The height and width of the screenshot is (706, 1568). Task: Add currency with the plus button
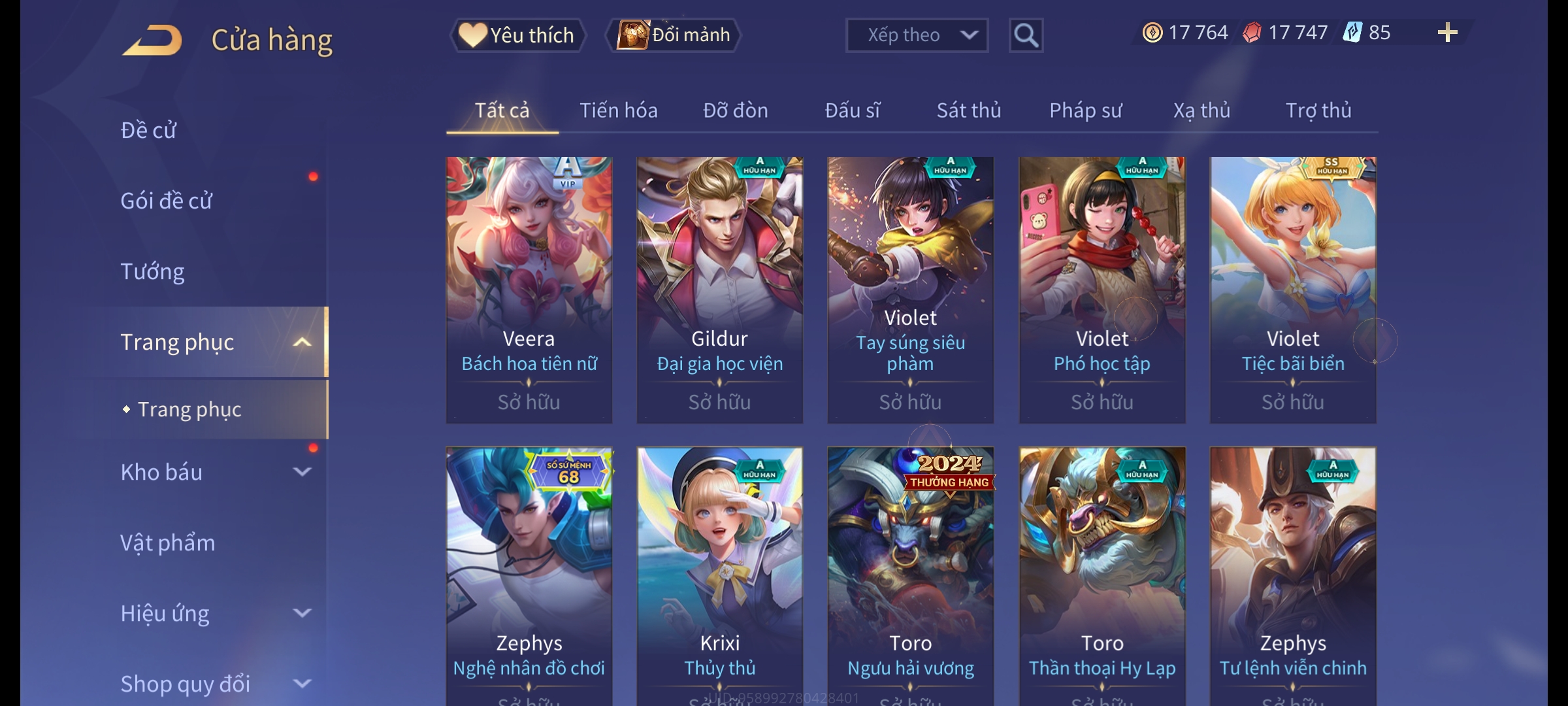pos(1447,33)
